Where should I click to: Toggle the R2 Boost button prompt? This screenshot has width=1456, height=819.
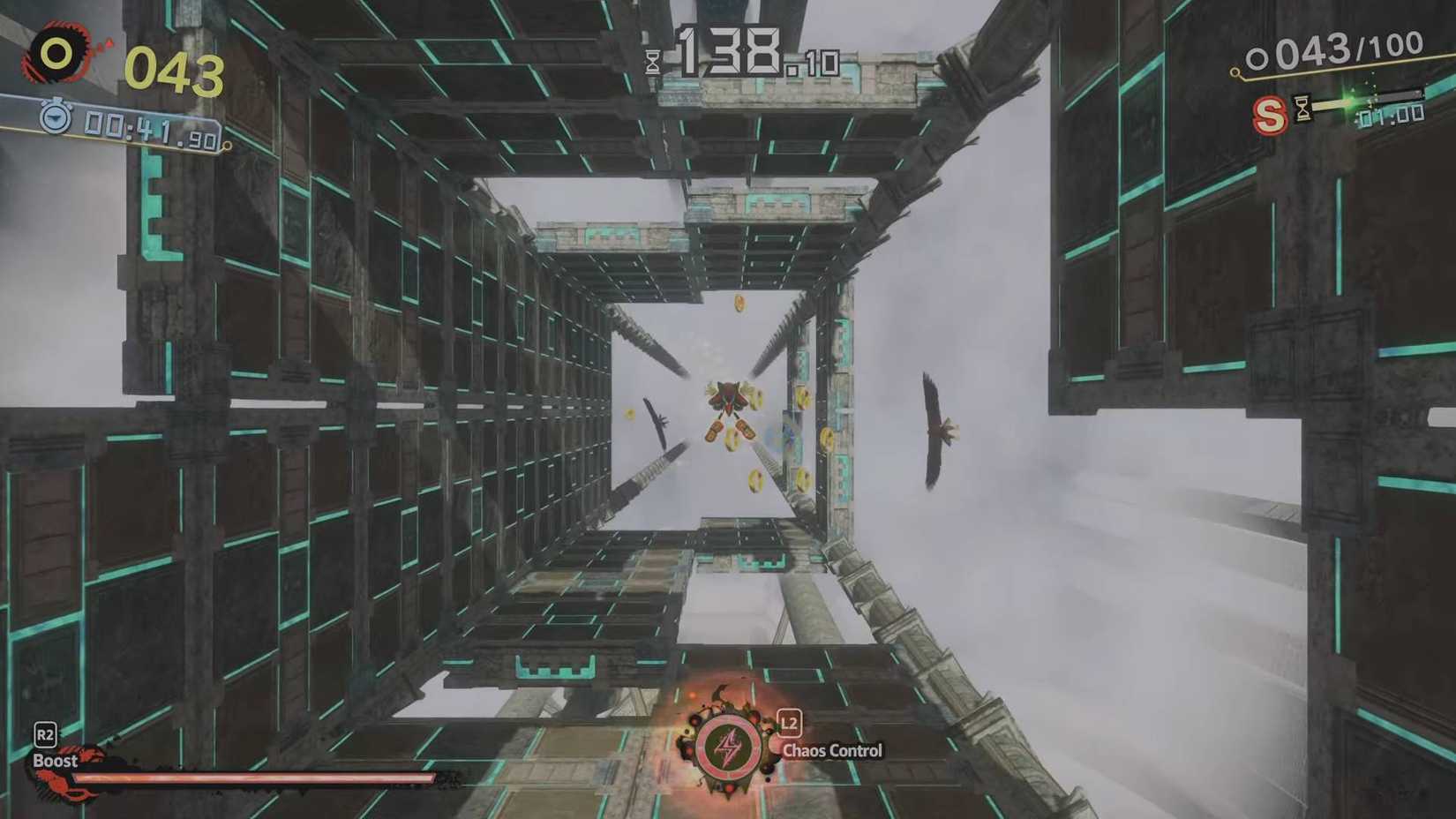[46, 733]
